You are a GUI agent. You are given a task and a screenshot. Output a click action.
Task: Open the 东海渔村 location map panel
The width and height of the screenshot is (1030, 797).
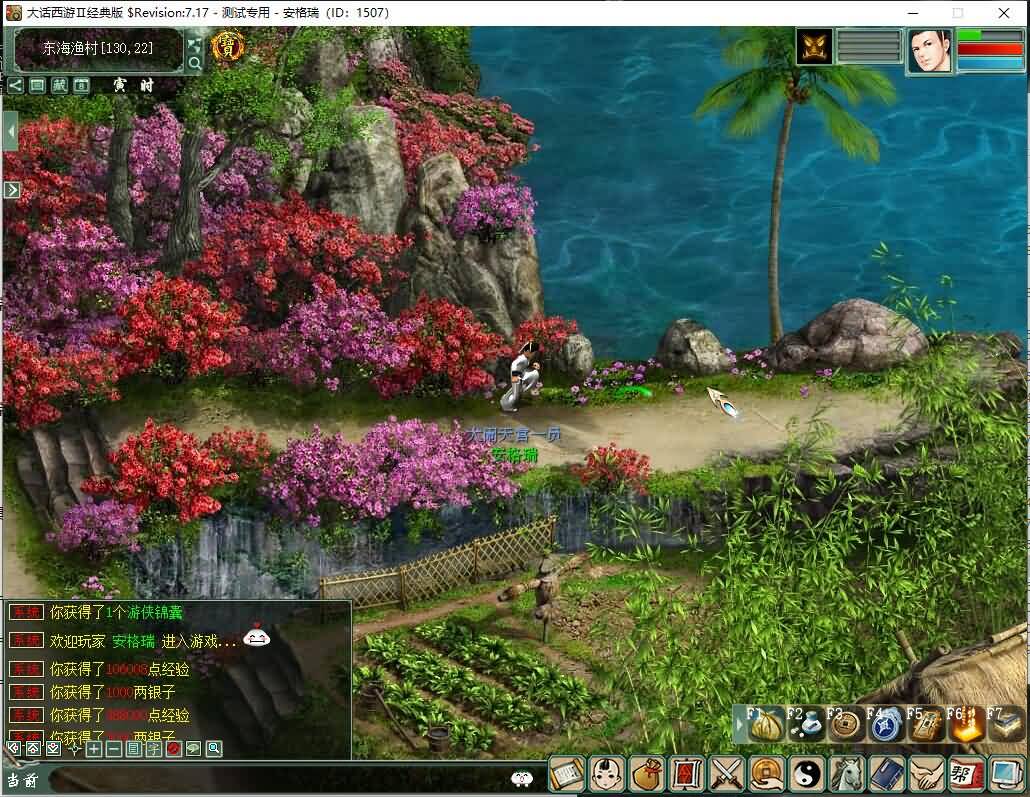click(x=99, y=48)
